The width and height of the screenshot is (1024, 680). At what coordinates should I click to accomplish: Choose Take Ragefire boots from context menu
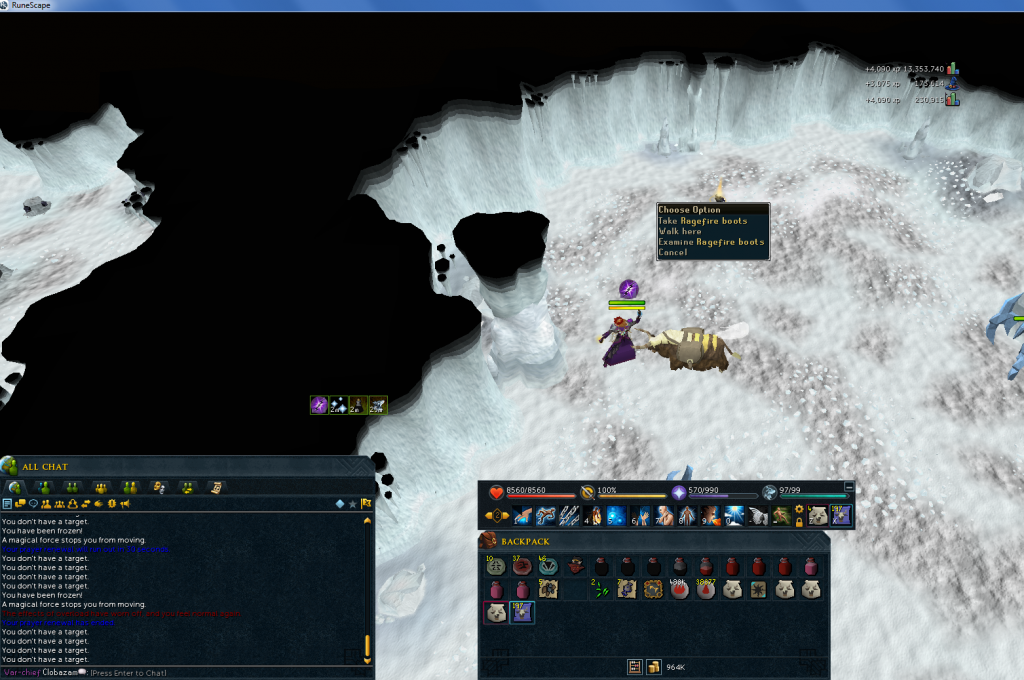tap(703, 221)
